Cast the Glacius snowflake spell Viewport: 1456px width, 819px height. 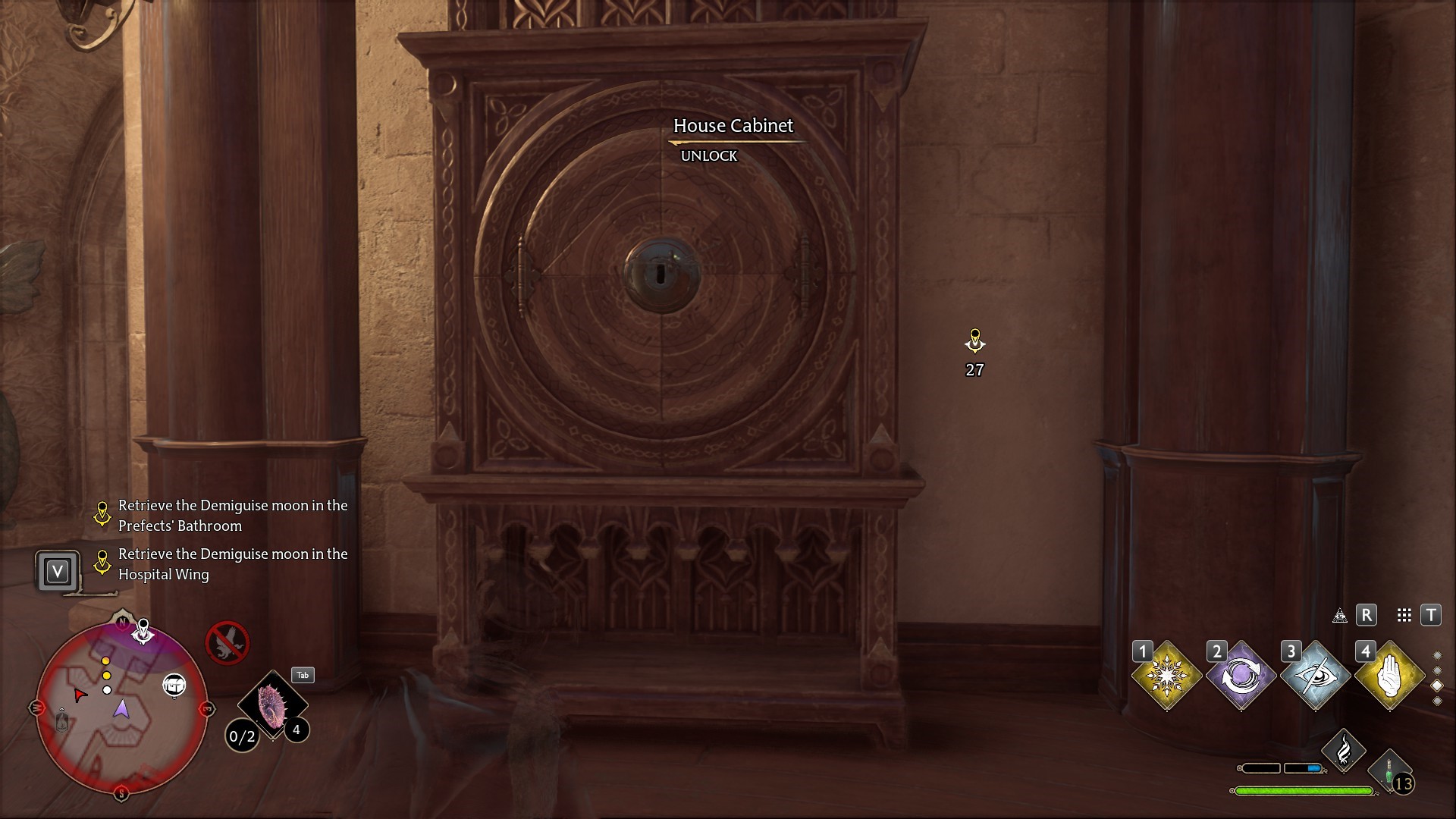point(1166,675)
